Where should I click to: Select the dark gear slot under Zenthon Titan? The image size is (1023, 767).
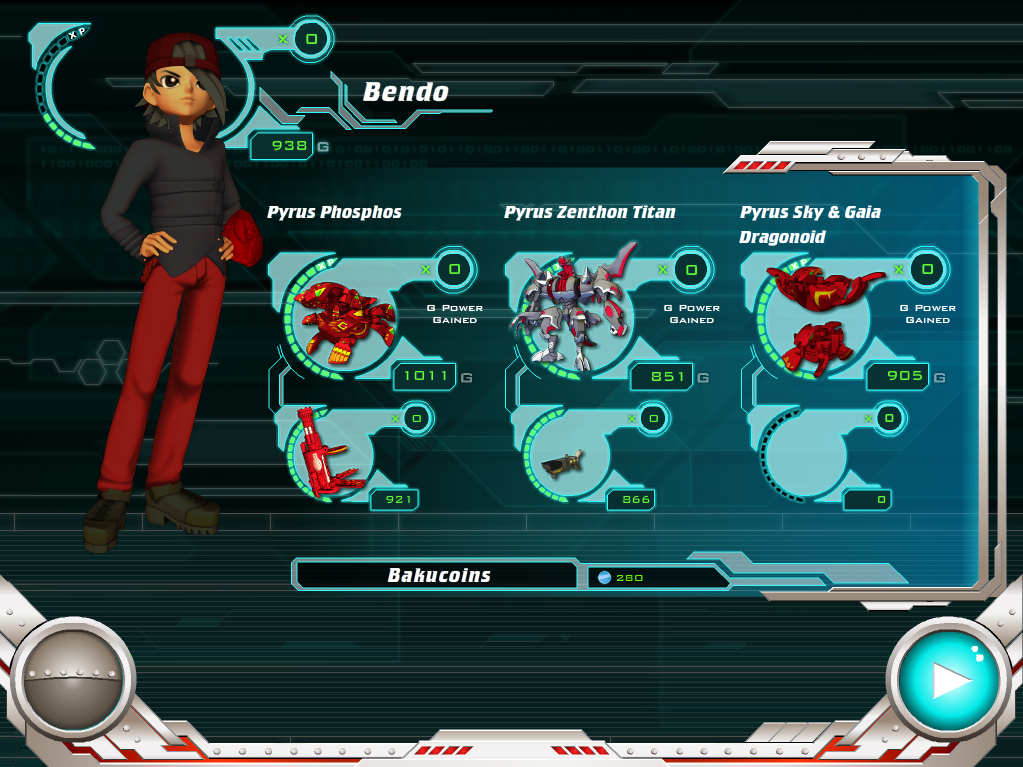(x=563, y=459)
